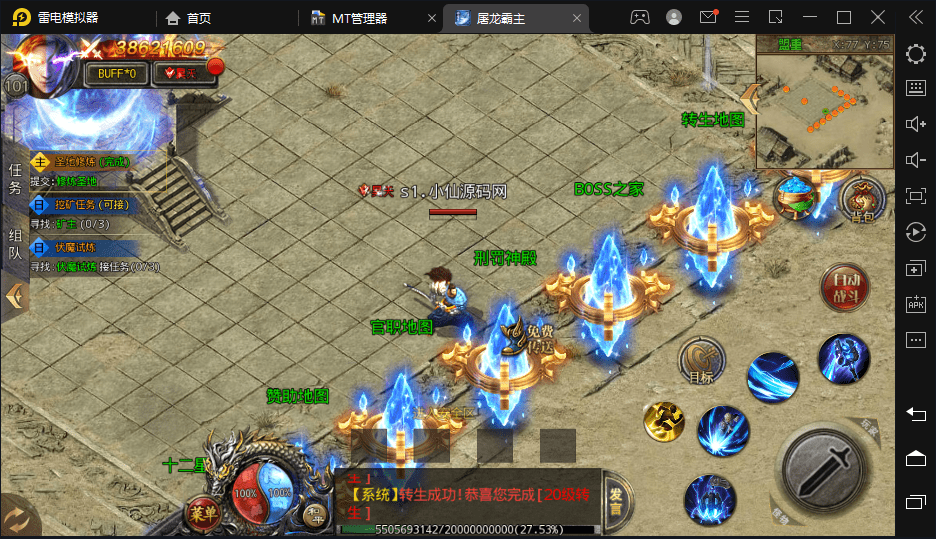Open the 菜单 menu button
936x539 pixels.
[x=203, y=514]
